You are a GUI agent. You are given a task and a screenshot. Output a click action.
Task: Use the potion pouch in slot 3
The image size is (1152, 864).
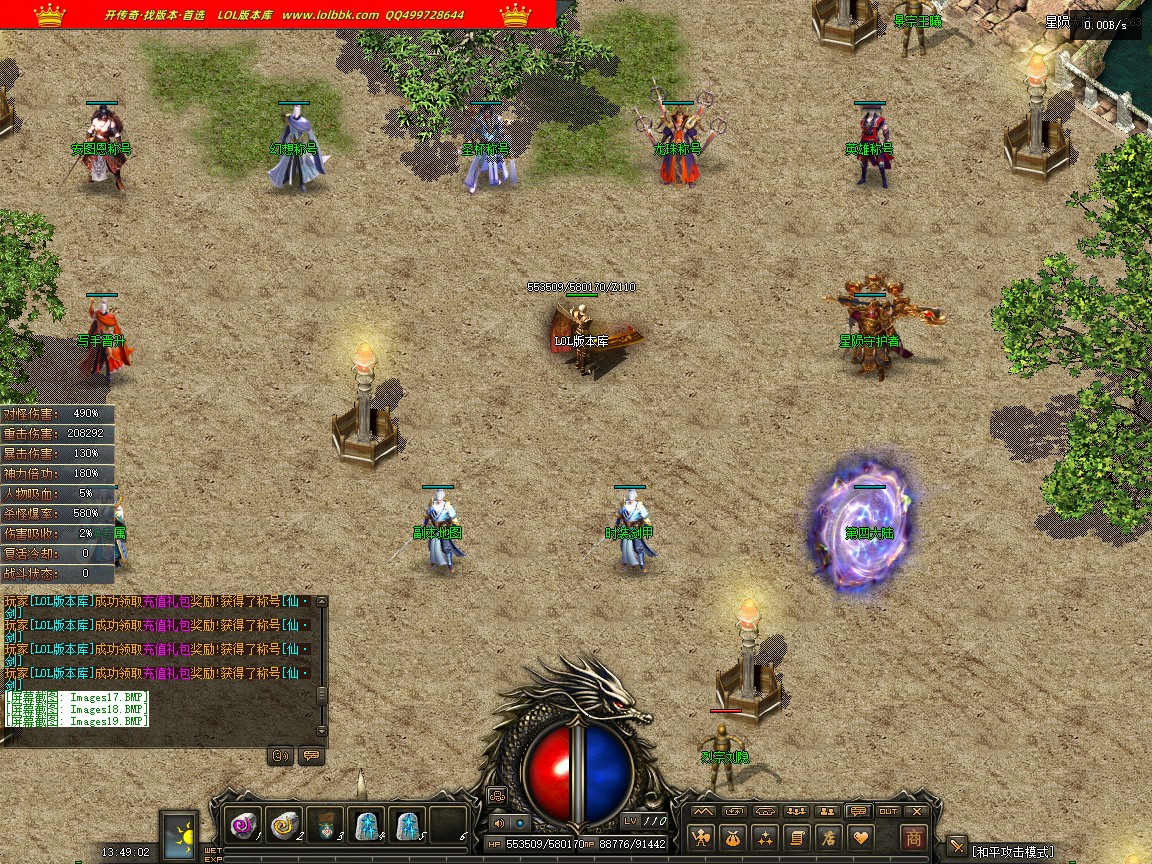[326, 824]
